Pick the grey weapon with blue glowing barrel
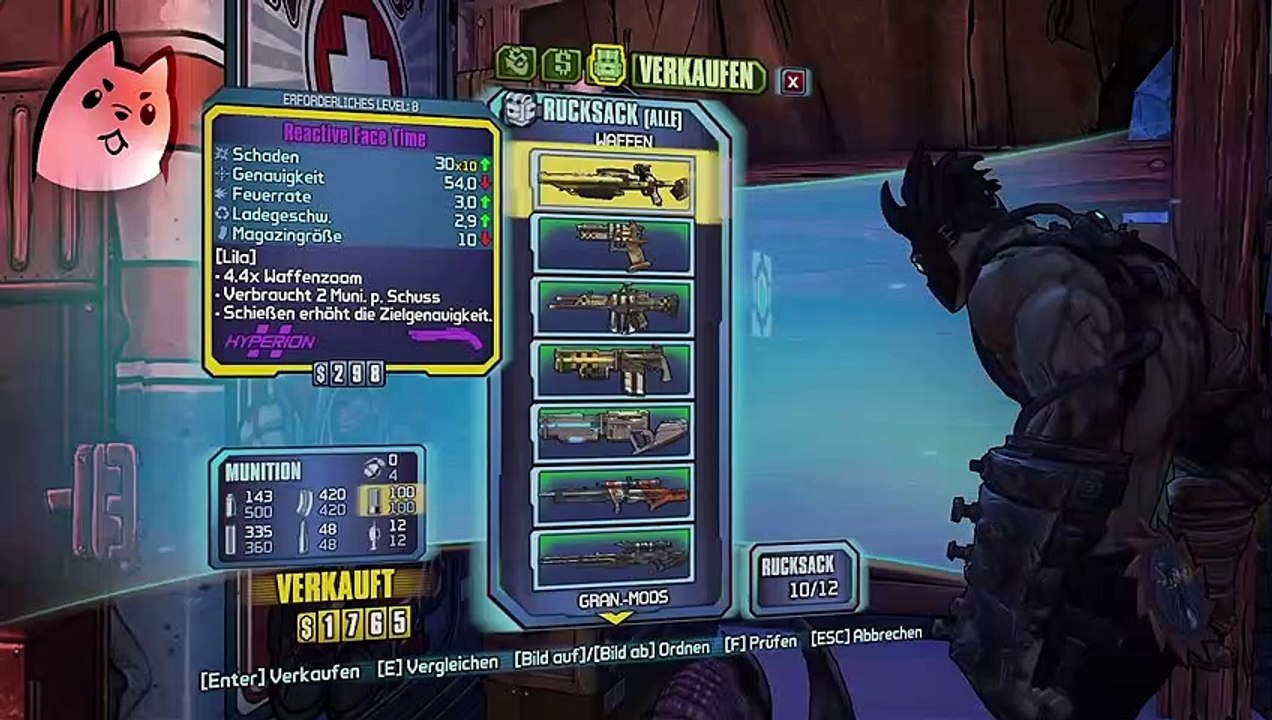 click(x=613, y=432)
